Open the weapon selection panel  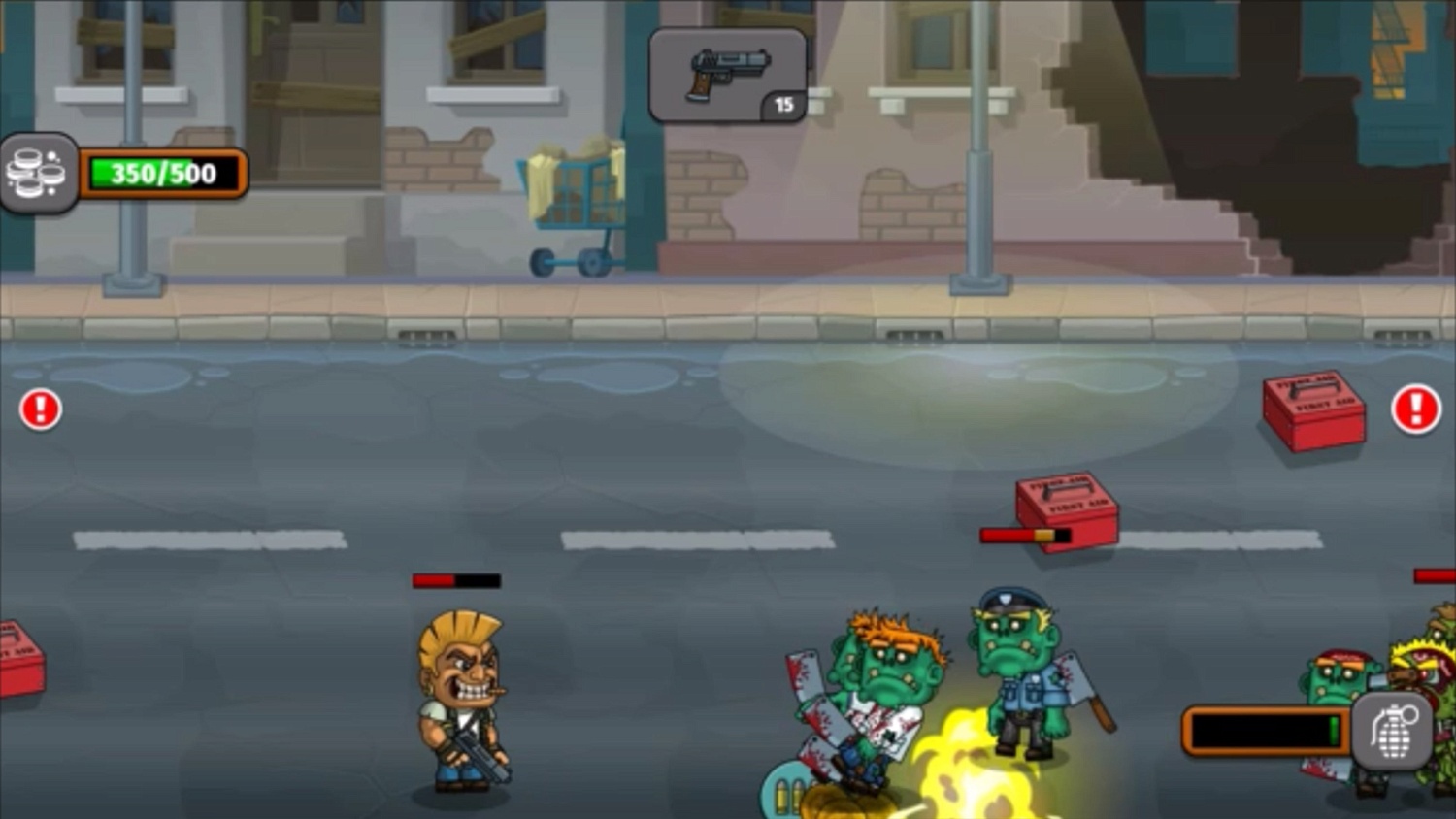click(x=726, y=76)
